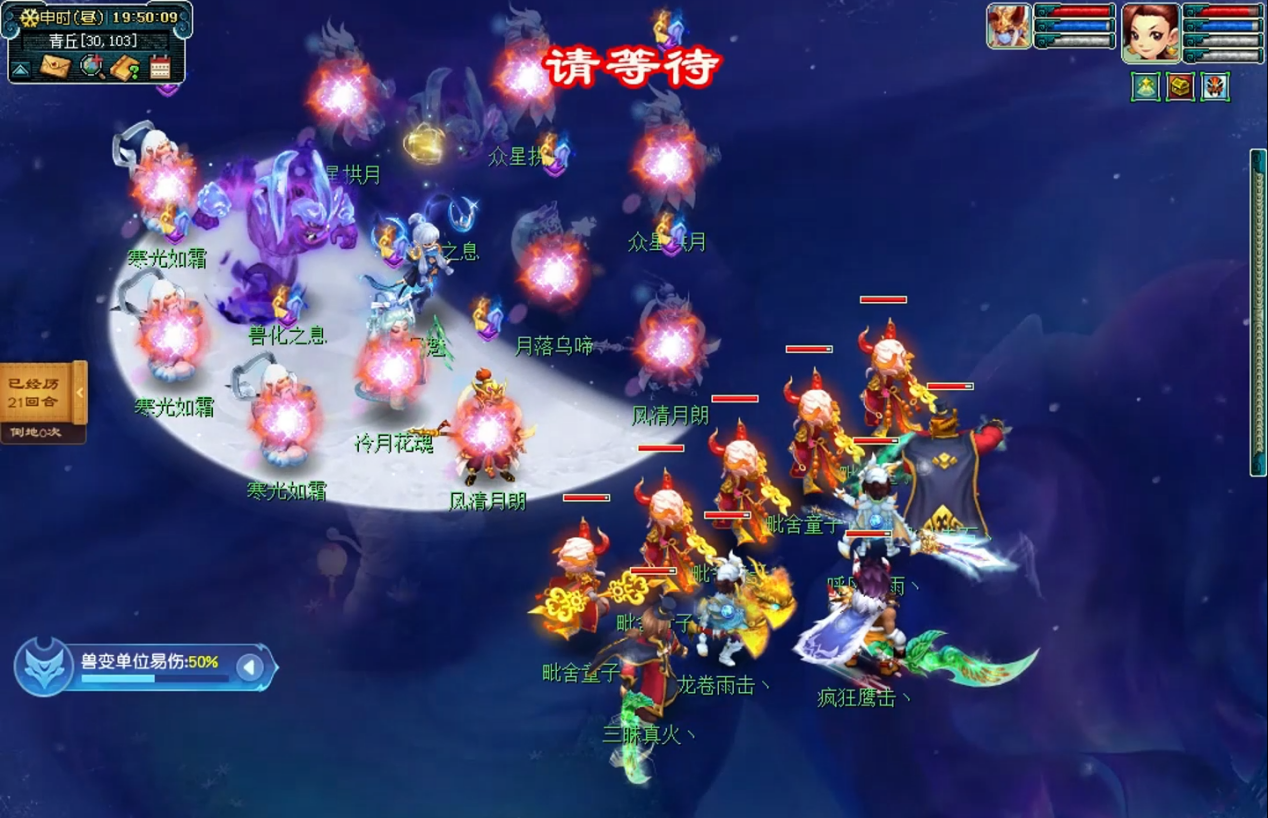The width and height of the screenshot is (1268, 818).
Task: Open the help book with question mark
Action: [125, 67]
